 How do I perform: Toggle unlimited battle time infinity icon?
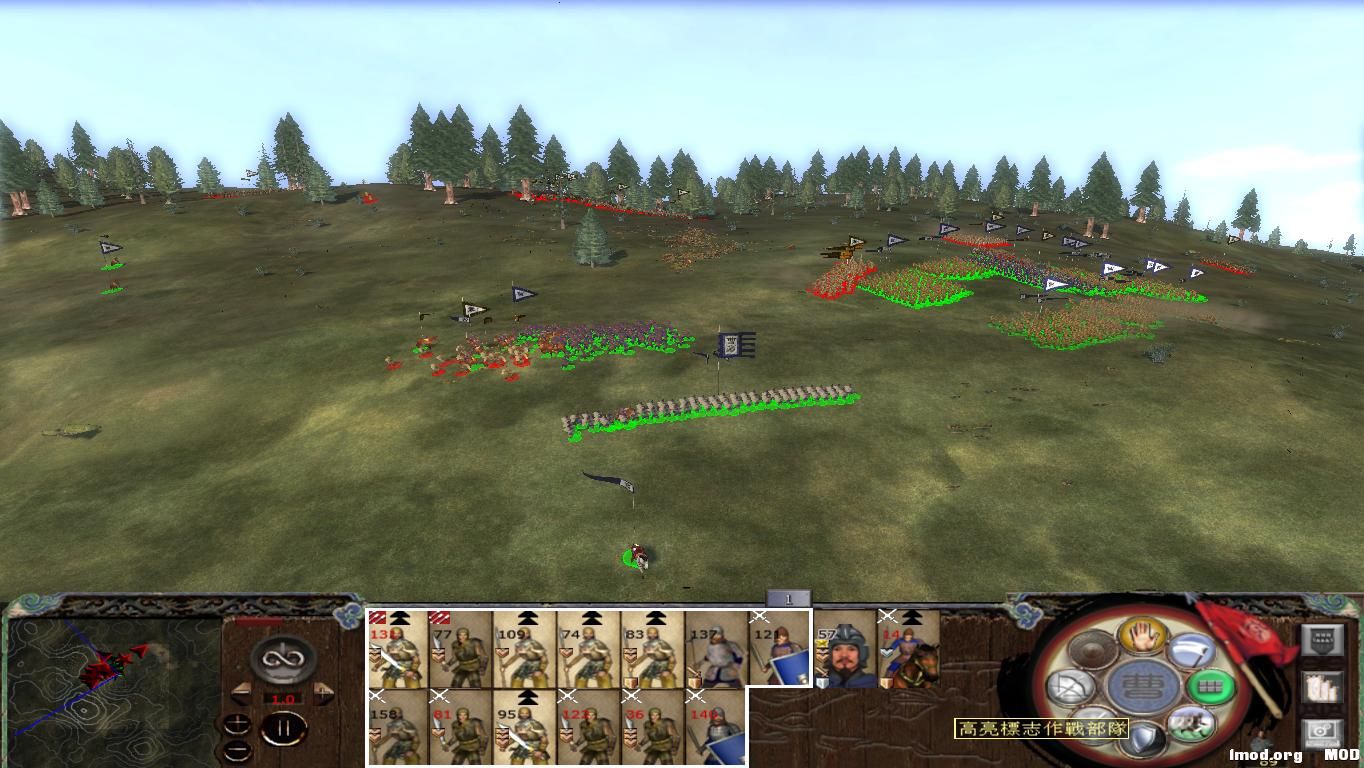click(281, 659)
